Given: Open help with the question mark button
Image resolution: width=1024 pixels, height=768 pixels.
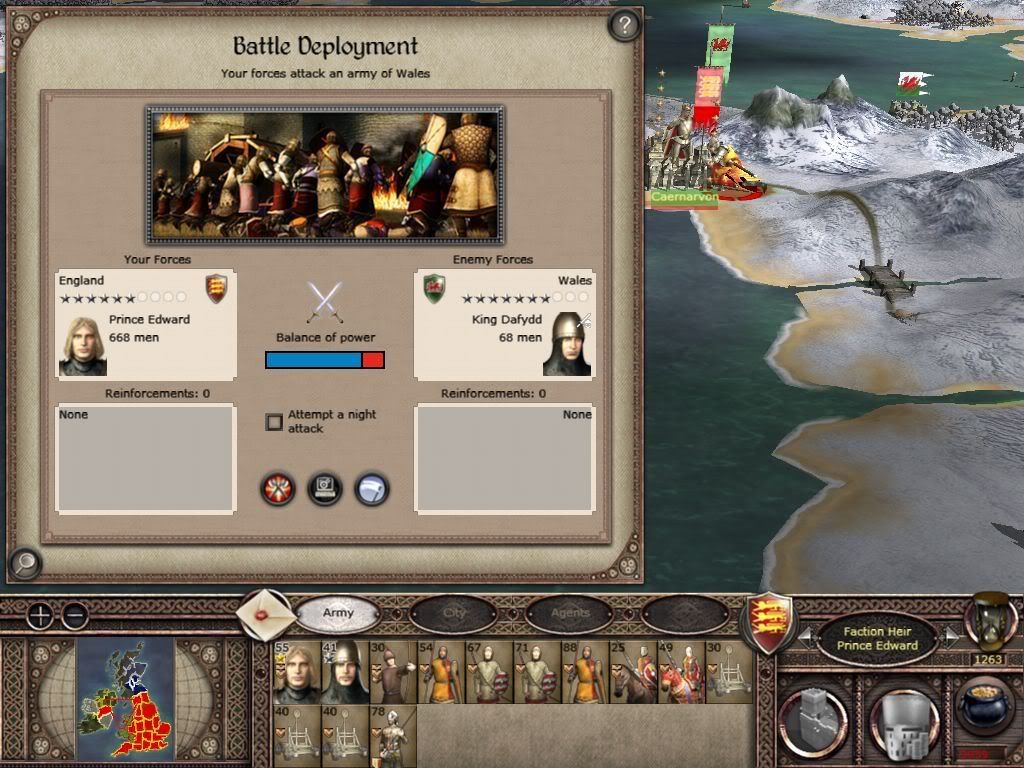Looking at the screenshot, I should coord(624,25).
